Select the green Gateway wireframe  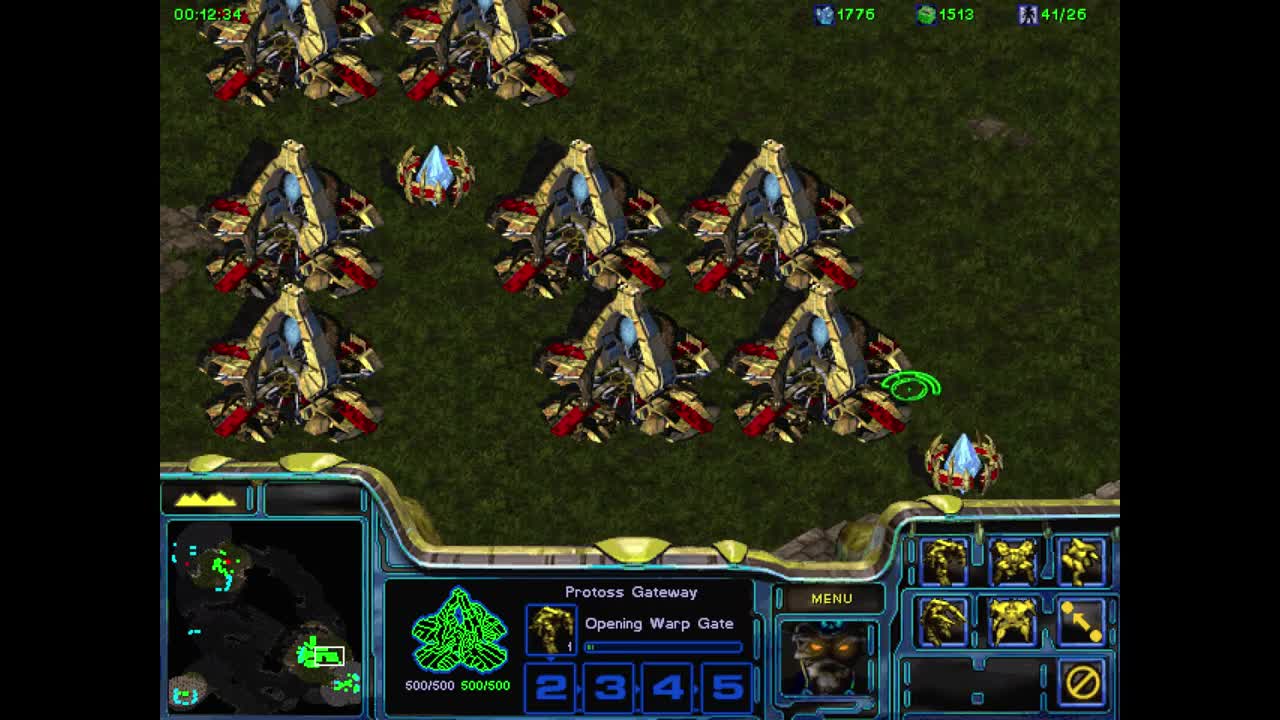459,630
